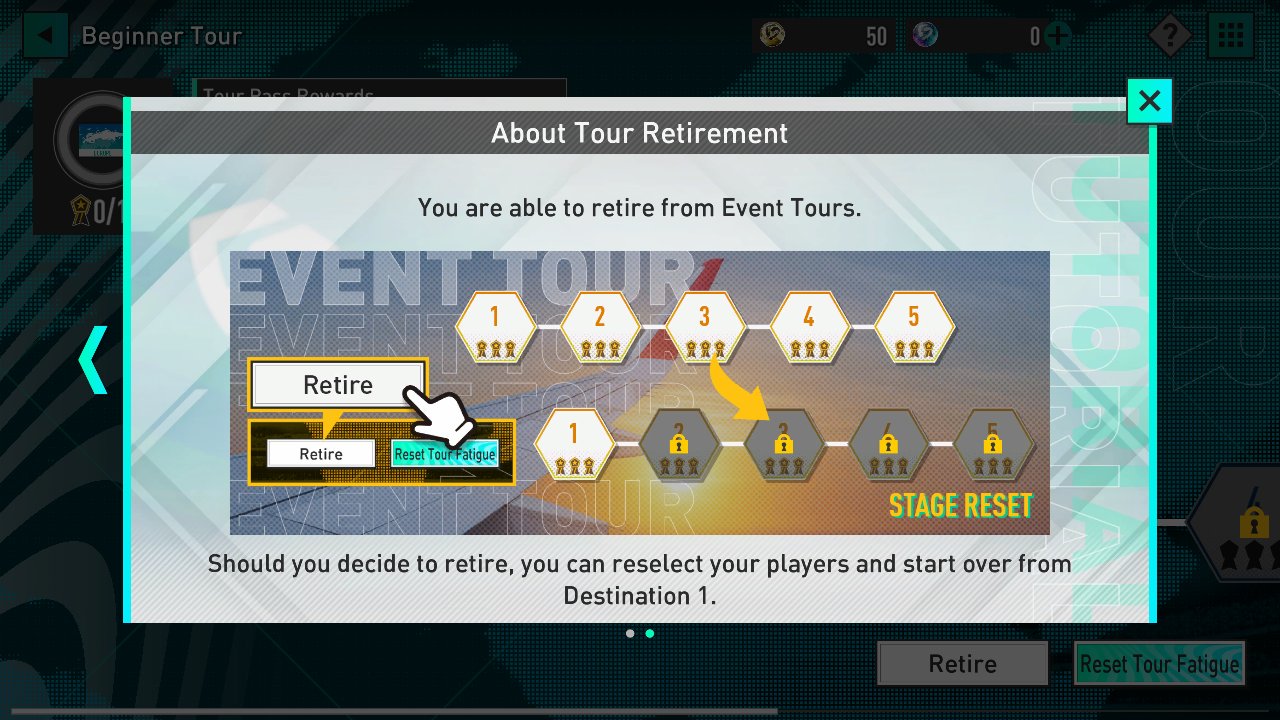Go back from Beginner Tour screen
The image size is (1280, 720).
[45, 37]
